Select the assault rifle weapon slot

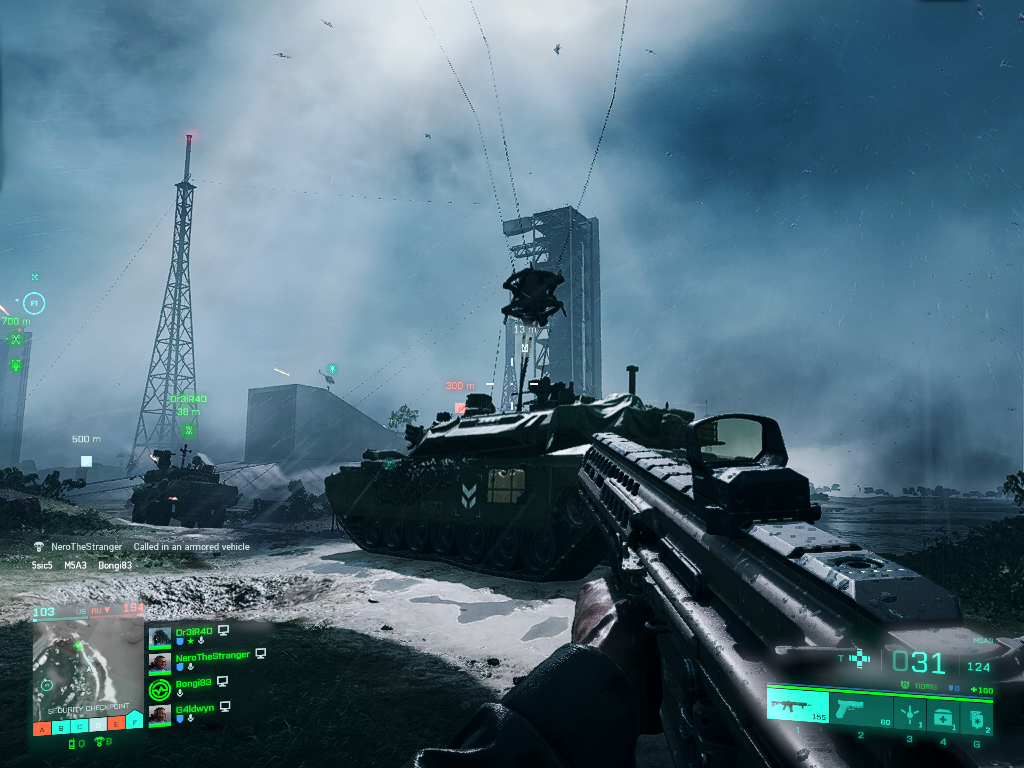pos(797,708)
